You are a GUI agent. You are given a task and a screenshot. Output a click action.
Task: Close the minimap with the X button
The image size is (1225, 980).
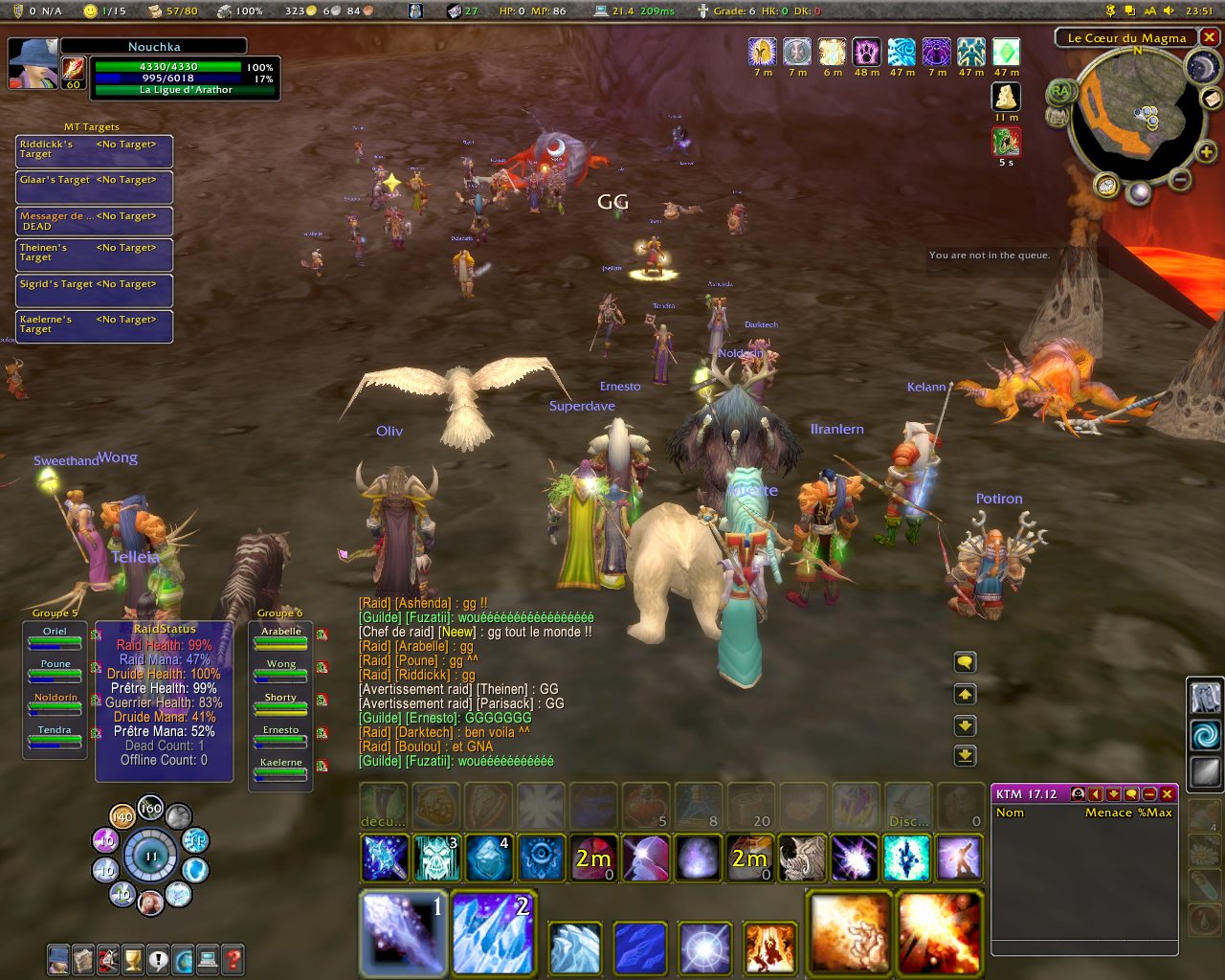[1210, 37]
